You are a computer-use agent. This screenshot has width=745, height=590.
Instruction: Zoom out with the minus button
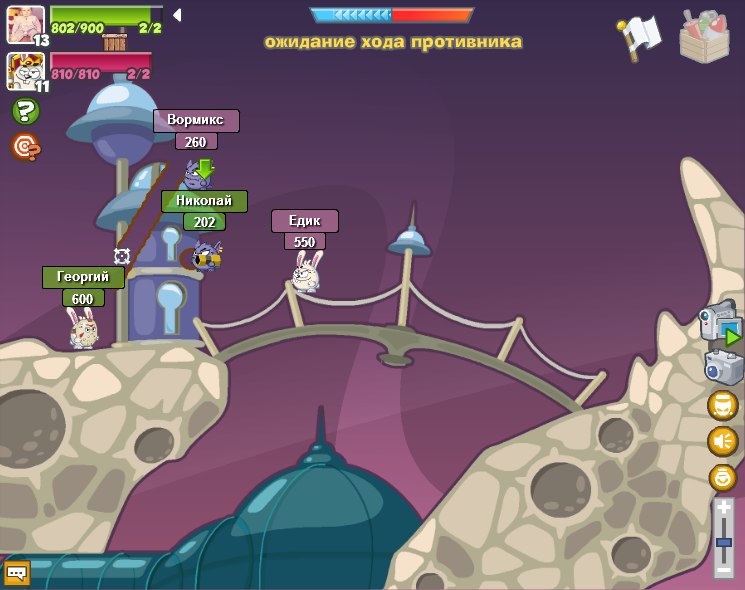coord(723,570)
